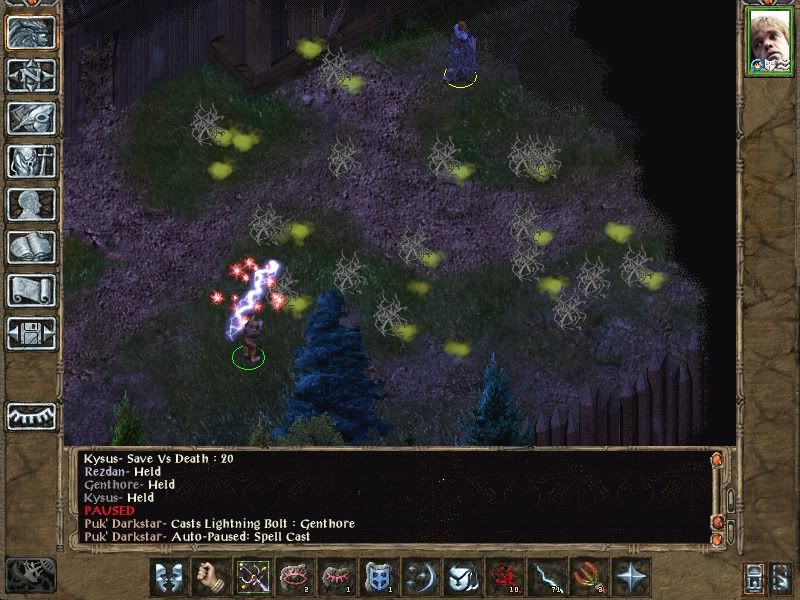Use the orange wand quick item
This screenshot has width=800, height=600.
click(x=588, y=577)
